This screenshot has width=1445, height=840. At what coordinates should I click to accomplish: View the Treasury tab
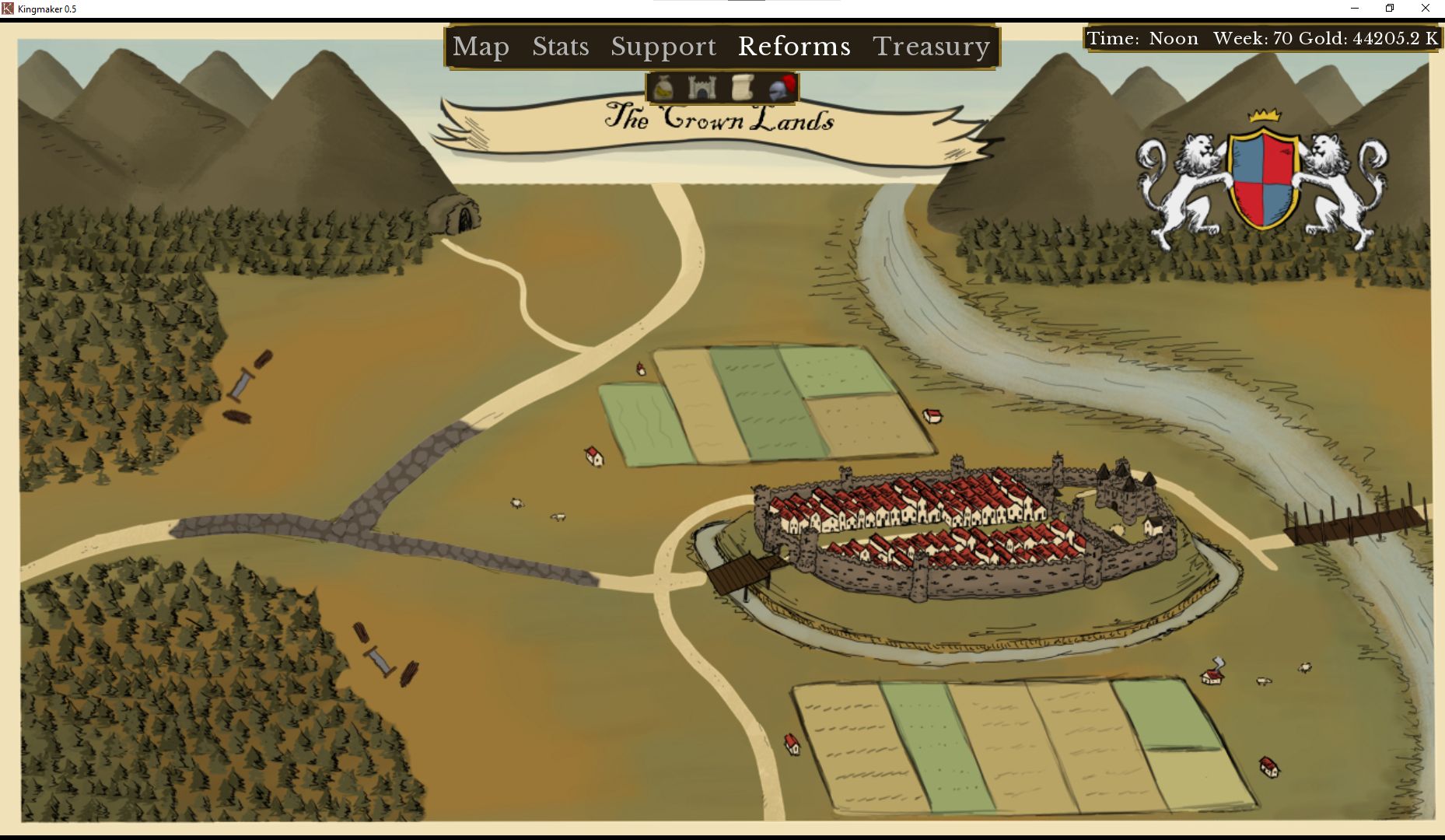pyautogui.click(x=931, y=47)
